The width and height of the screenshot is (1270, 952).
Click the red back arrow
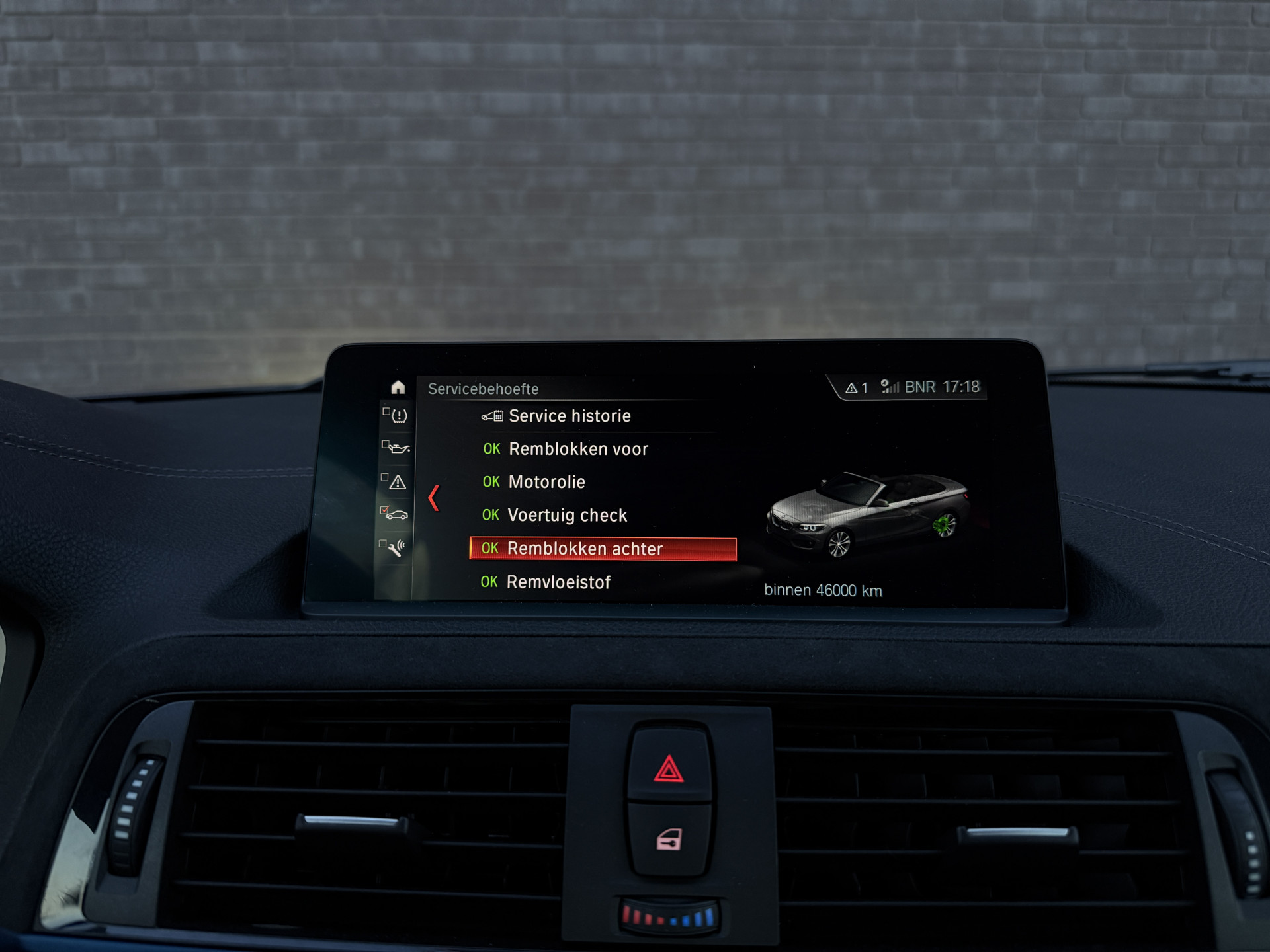434,498
